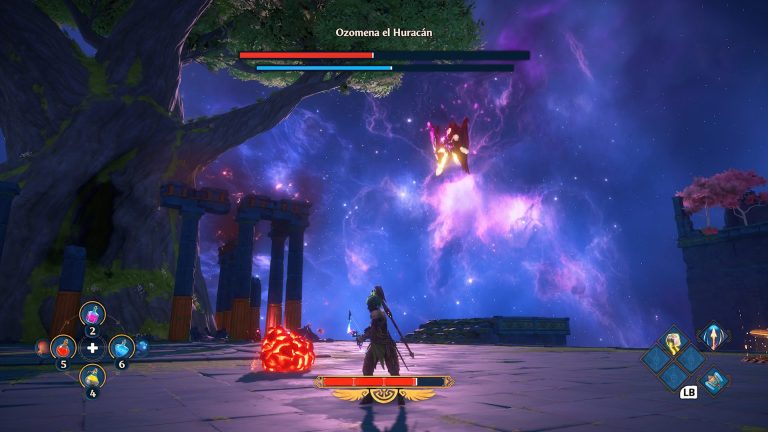Activate the upward arrow ability icon
This screenshot has height=432, width=768.
point(711,337)
